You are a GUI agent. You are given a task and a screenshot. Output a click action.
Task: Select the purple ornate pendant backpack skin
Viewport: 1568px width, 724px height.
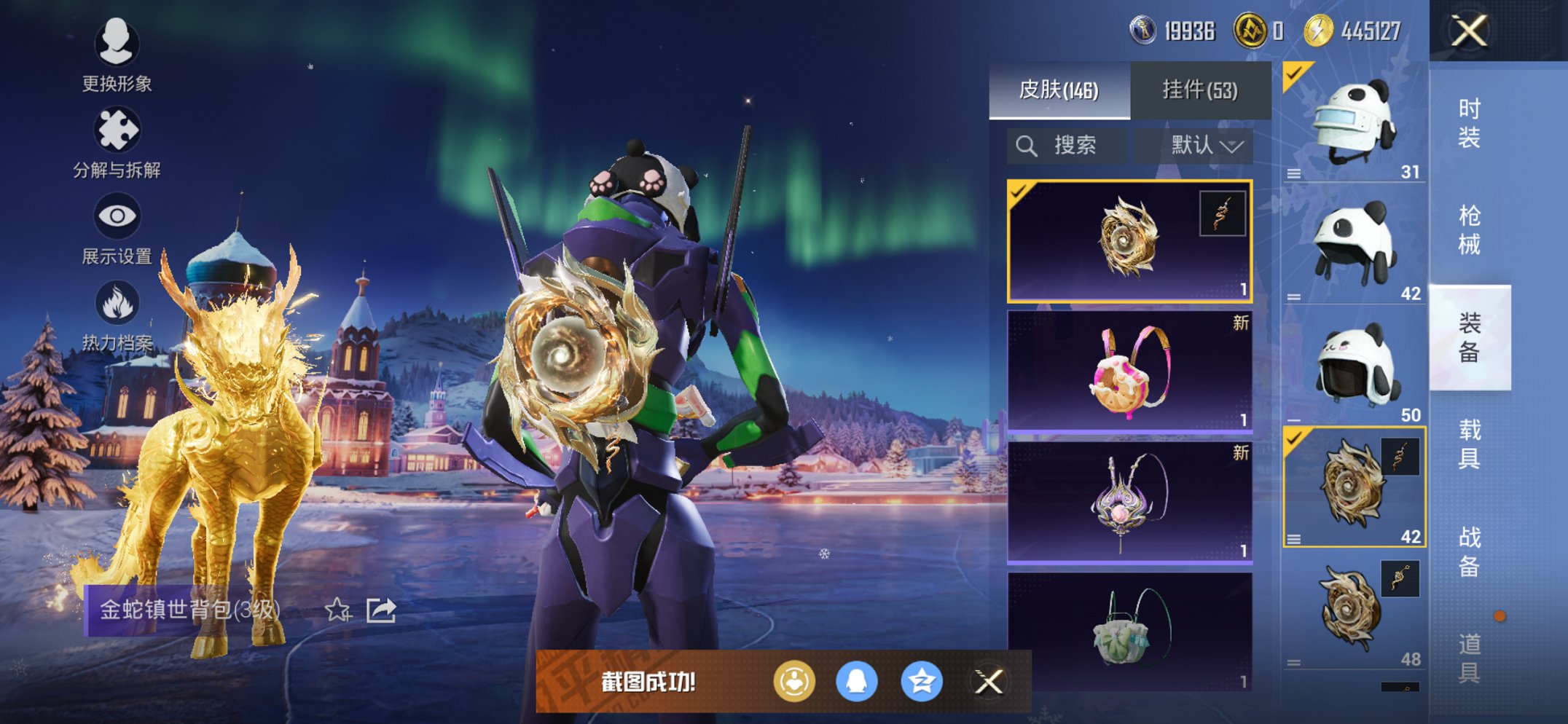1129,502
